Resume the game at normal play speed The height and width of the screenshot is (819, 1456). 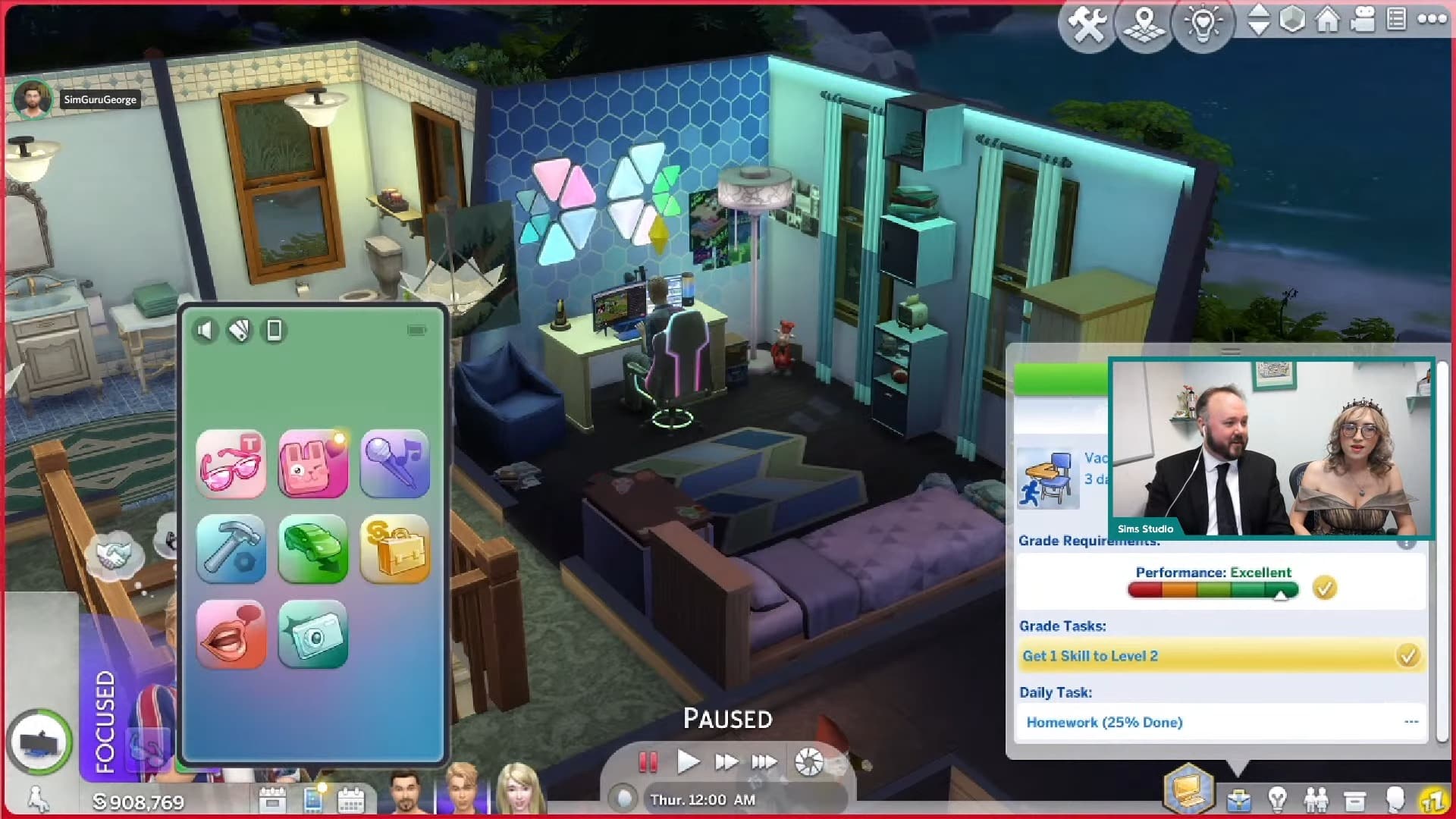tap(687, 761)
